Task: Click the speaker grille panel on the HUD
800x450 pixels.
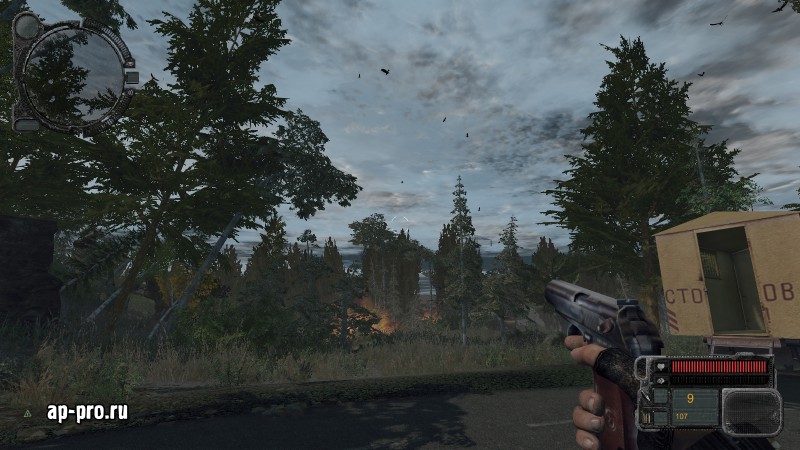Action: [751, 411]
